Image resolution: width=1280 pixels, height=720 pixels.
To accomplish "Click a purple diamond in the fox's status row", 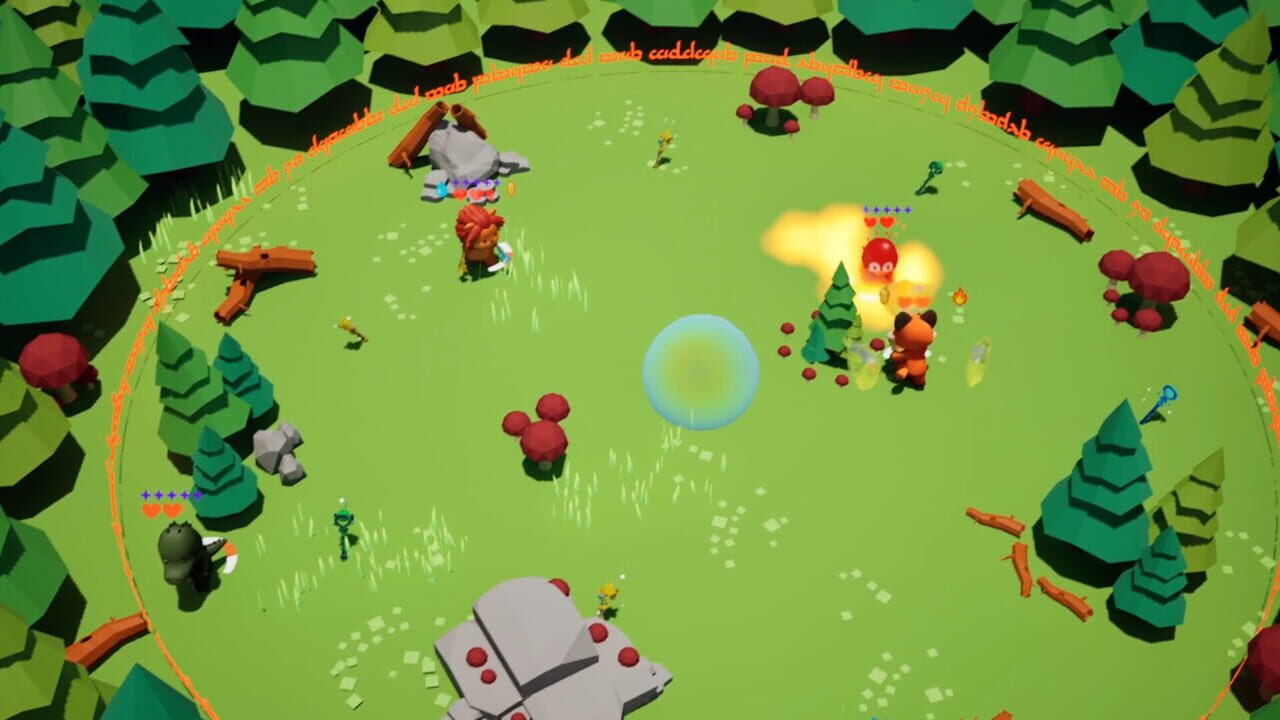I will (x=887, y=210).
